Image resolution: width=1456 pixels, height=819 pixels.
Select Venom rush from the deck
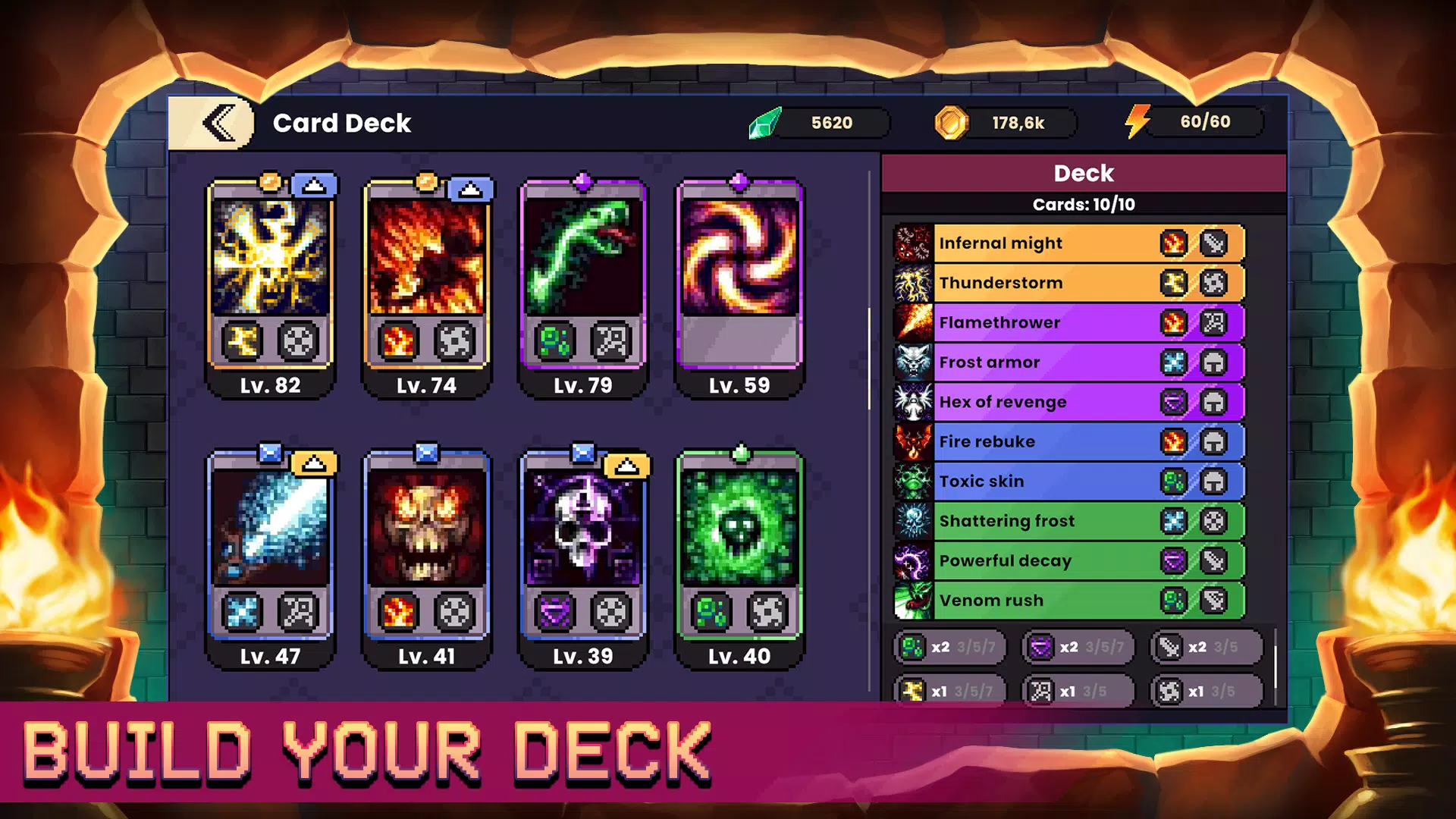click(x=1046, y=601)
